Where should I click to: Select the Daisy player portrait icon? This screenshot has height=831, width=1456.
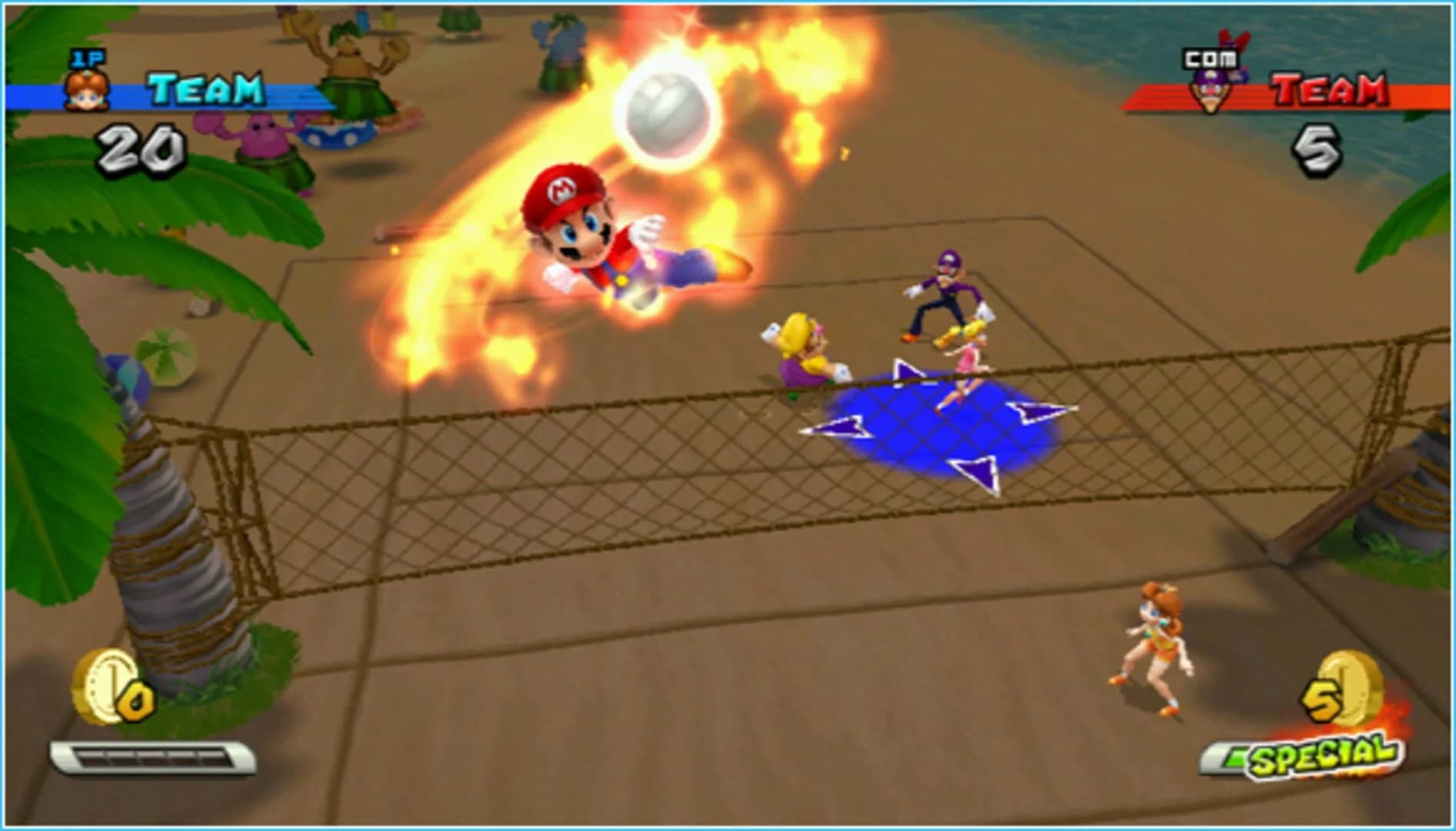point(87,92)
